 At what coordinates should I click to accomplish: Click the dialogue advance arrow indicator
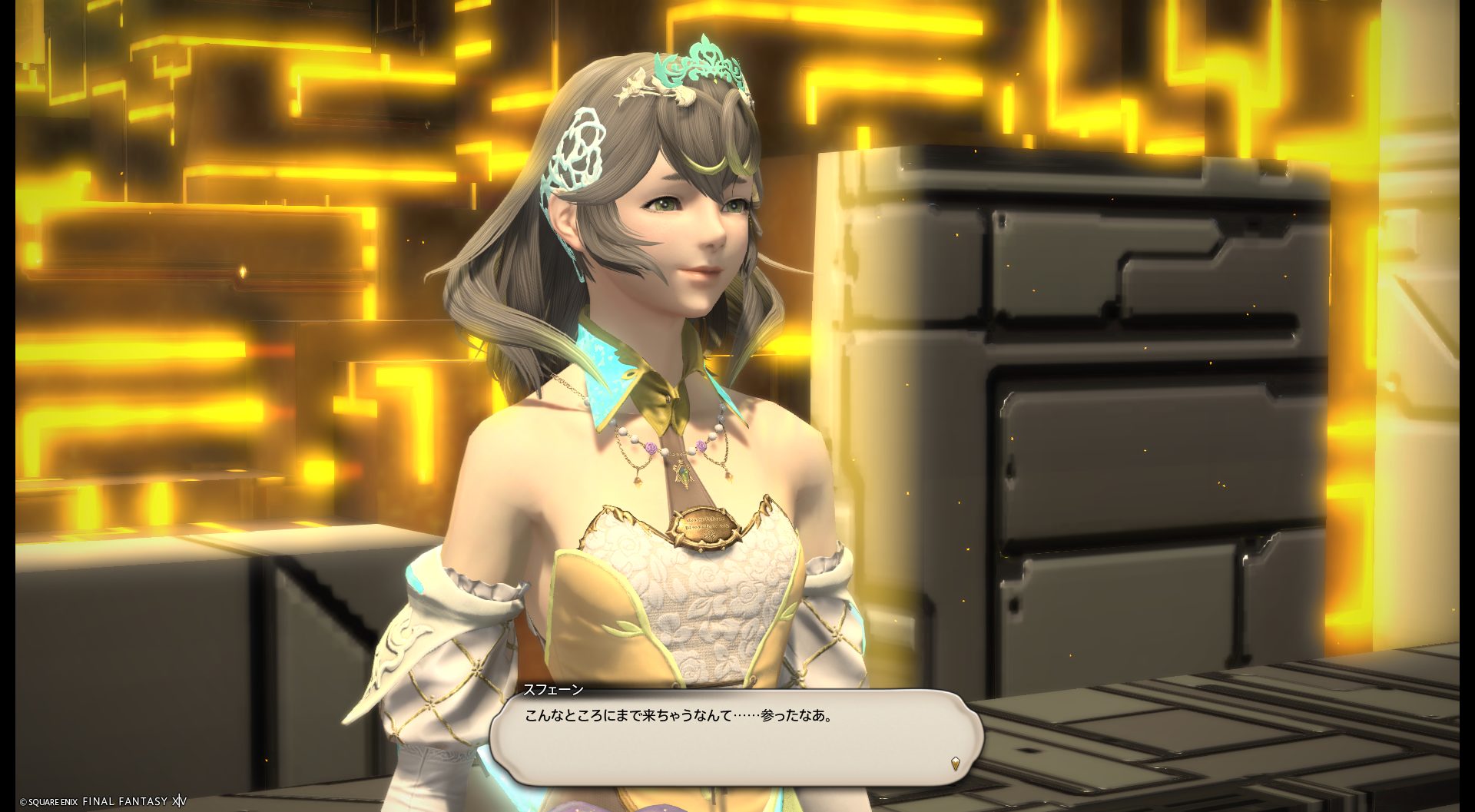(x=955, y=763)
